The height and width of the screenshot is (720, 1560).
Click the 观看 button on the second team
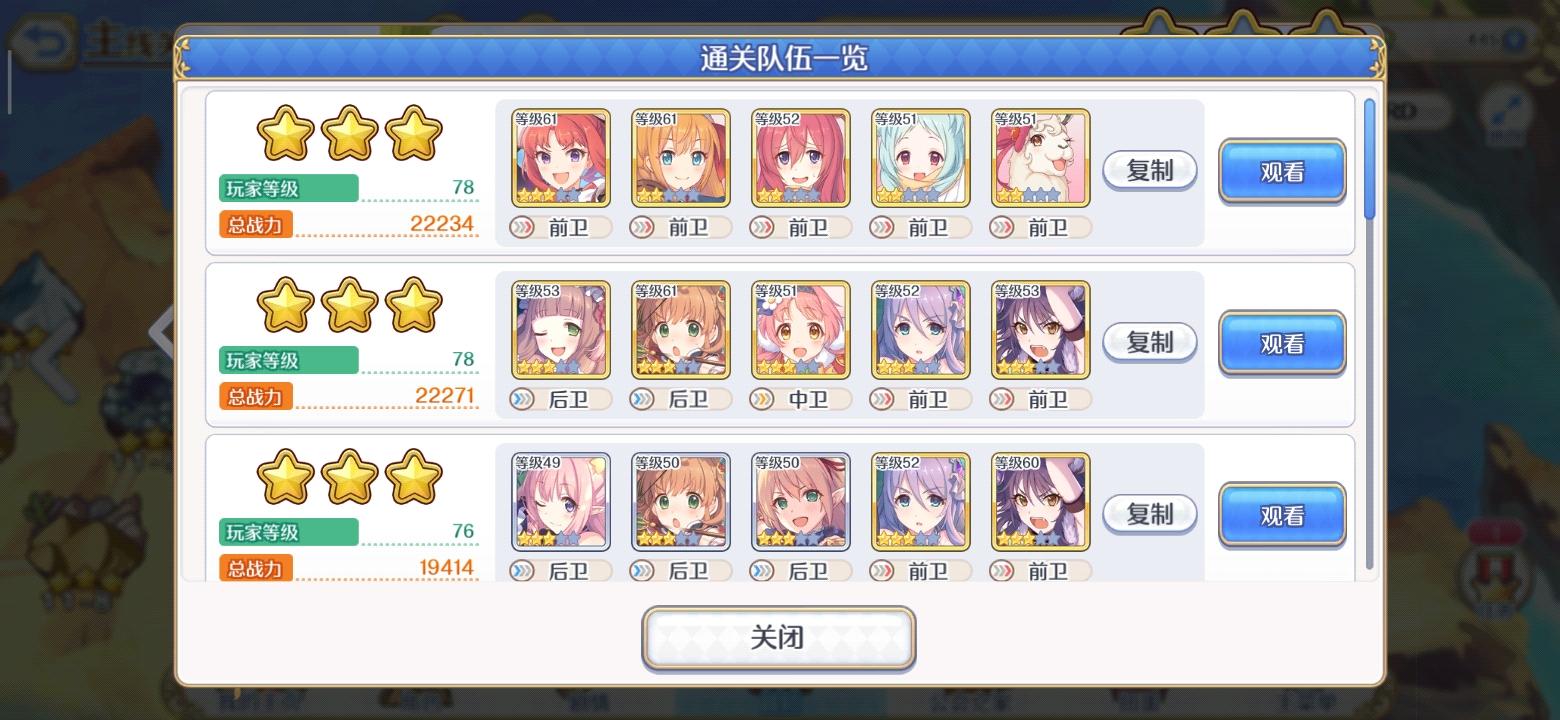coord(1281,342)
